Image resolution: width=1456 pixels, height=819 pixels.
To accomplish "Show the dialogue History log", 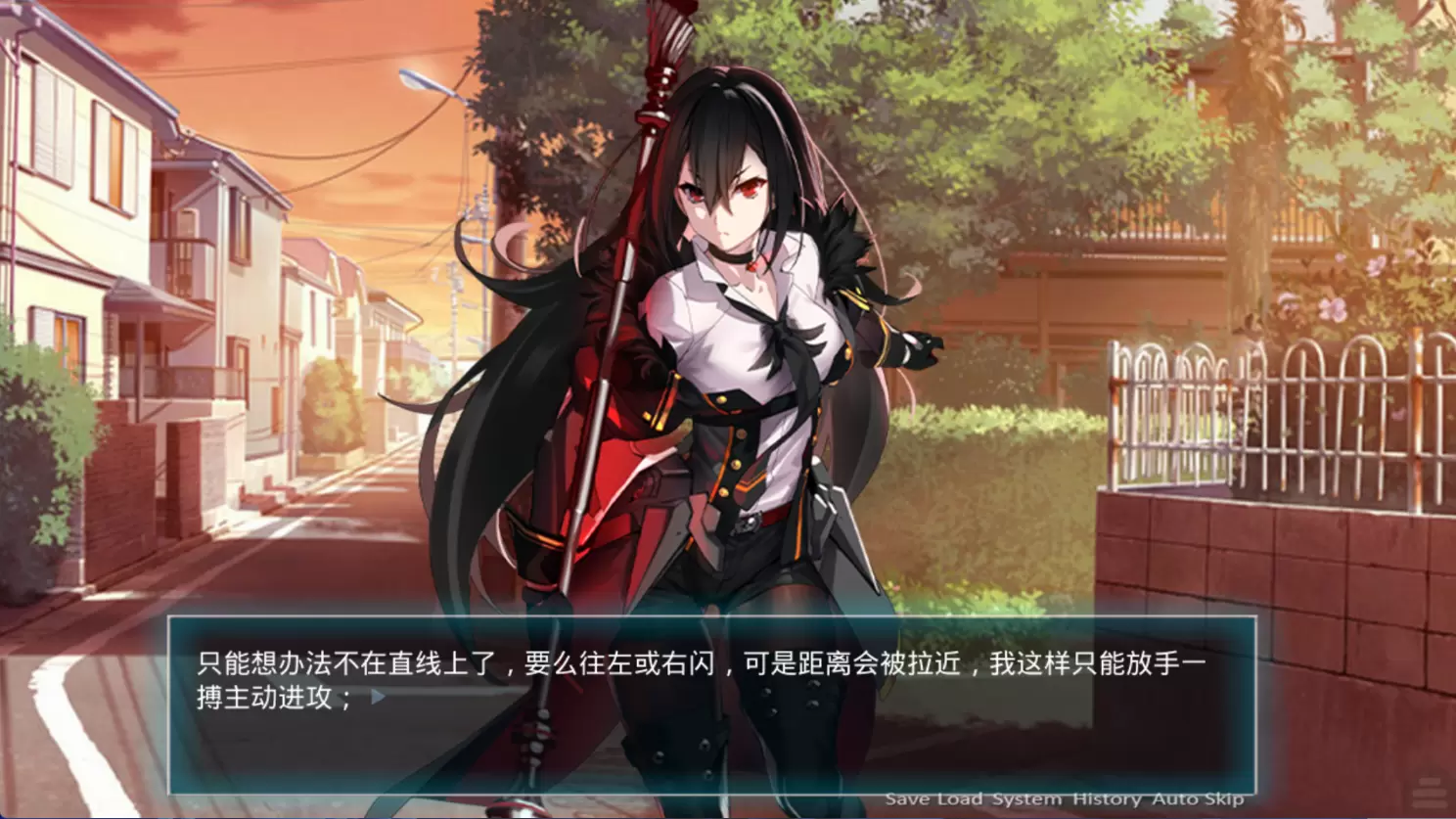I will (1107, 799).
